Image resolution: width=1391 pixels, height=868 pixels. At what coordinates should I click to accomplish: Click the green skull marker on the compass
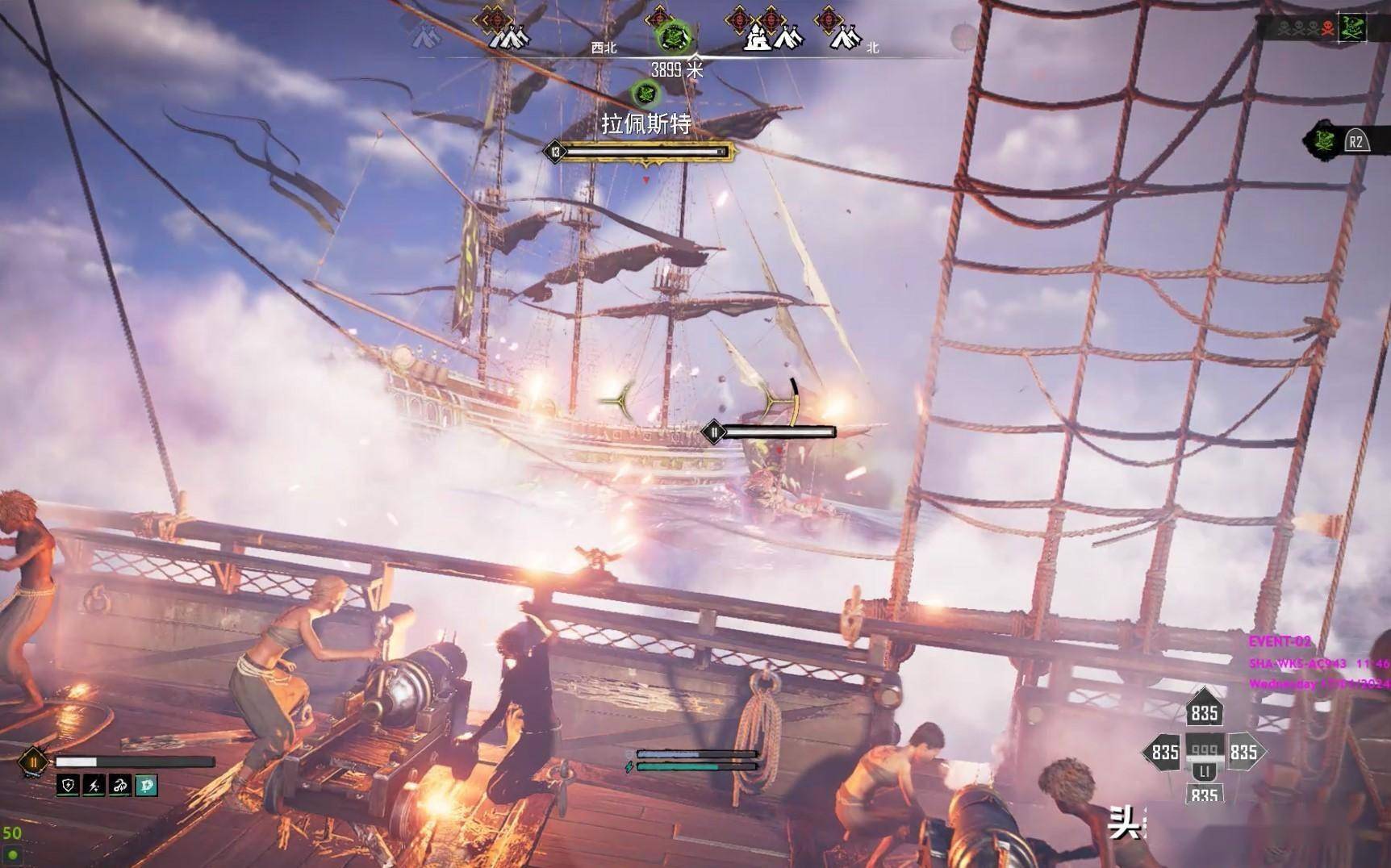pyautogui.click(x=671, y=35)
